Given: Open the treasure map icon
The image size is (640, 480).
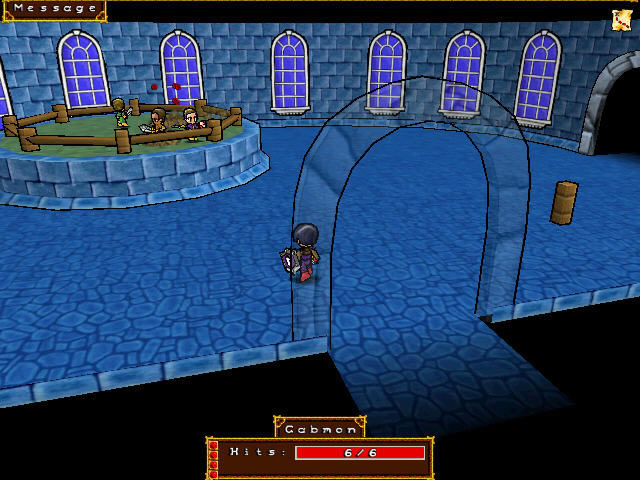Looking at the screenshot, I should coord(622,19).
